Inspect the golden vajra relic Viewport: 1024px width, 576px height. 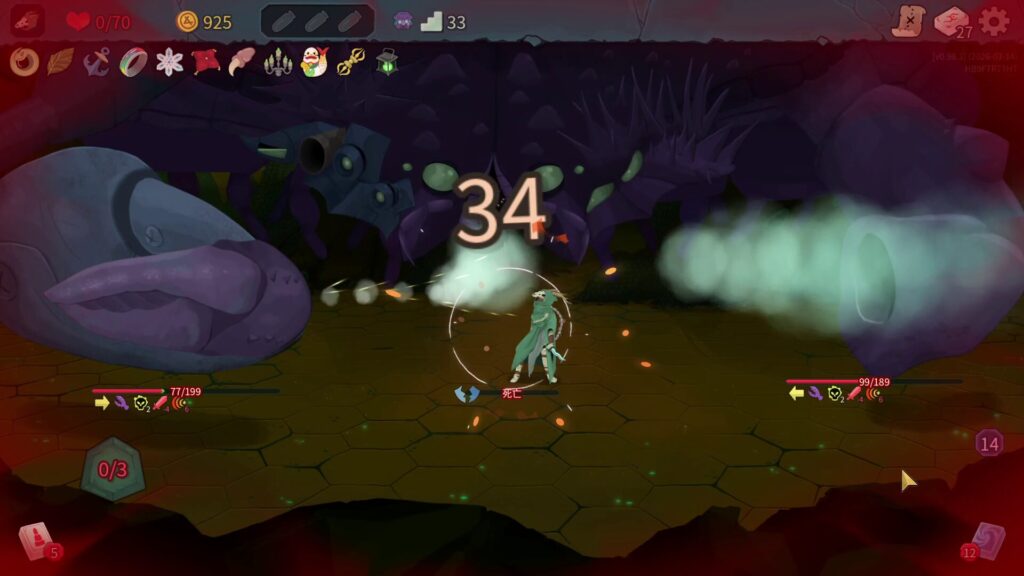[351, 63]
